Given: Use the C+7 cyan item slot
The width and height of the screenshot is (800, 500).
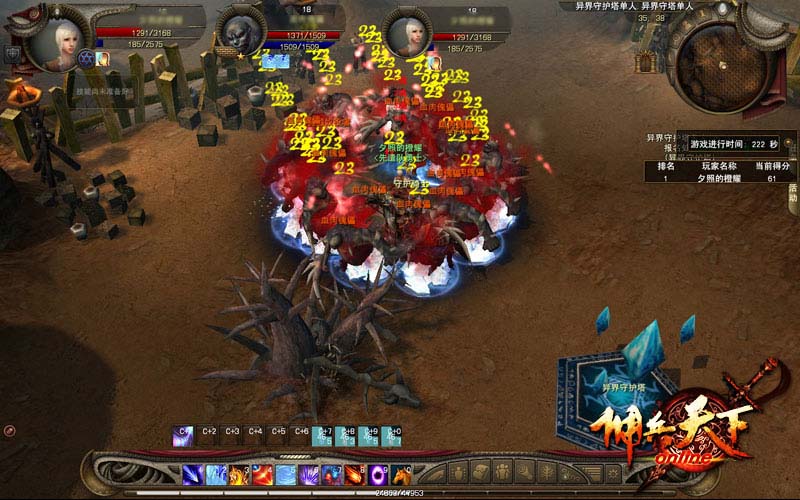Looking at the screenshot, I should [x=324, y=435].
